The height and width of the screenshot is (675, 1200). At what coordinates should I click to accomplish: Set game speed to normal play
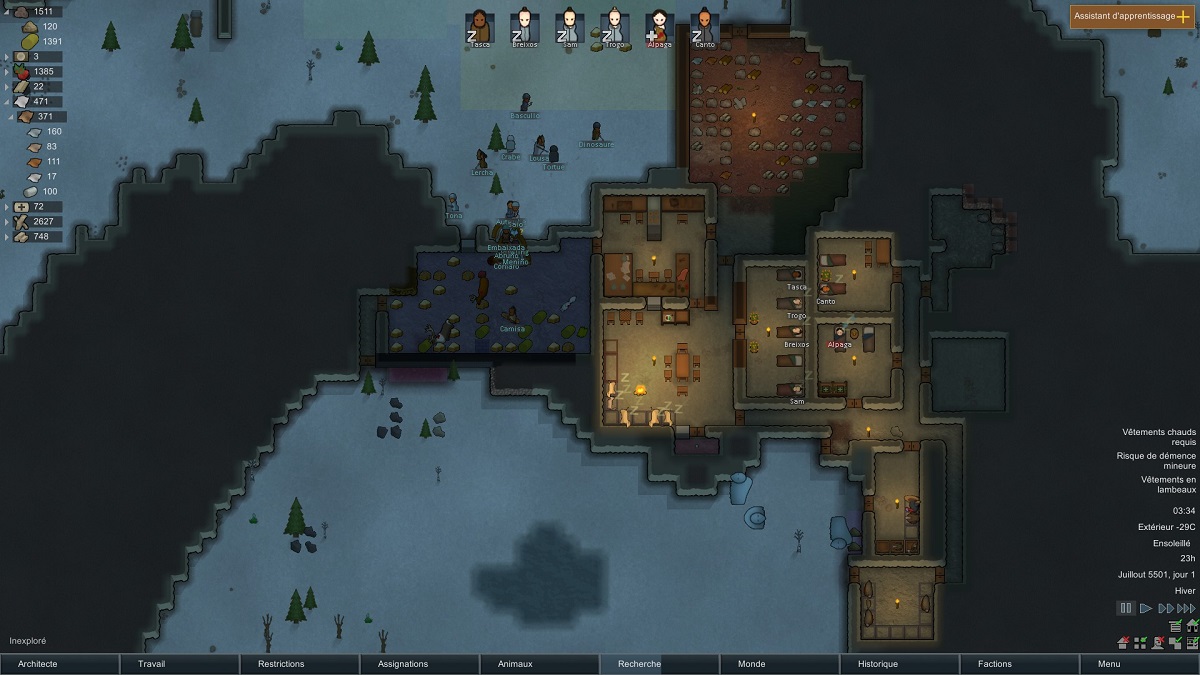[1146, 608]
